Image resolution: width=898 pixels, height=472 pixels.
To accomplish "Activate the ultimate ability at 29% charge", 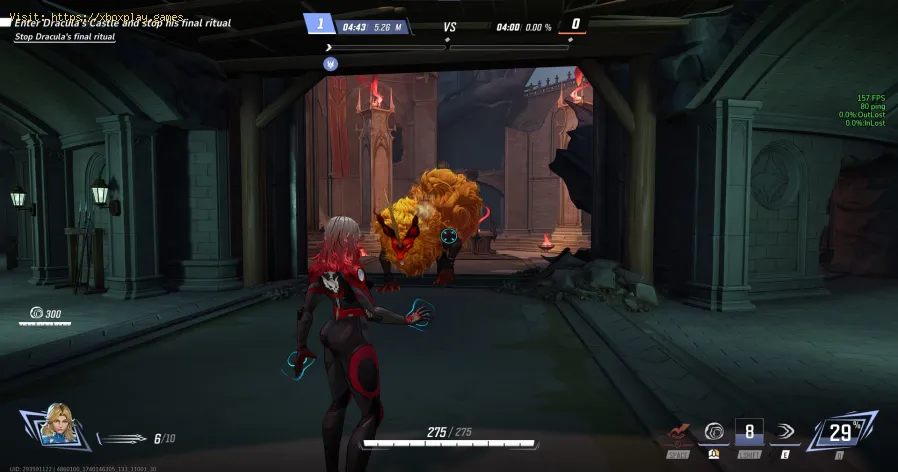I will [841, 431].
